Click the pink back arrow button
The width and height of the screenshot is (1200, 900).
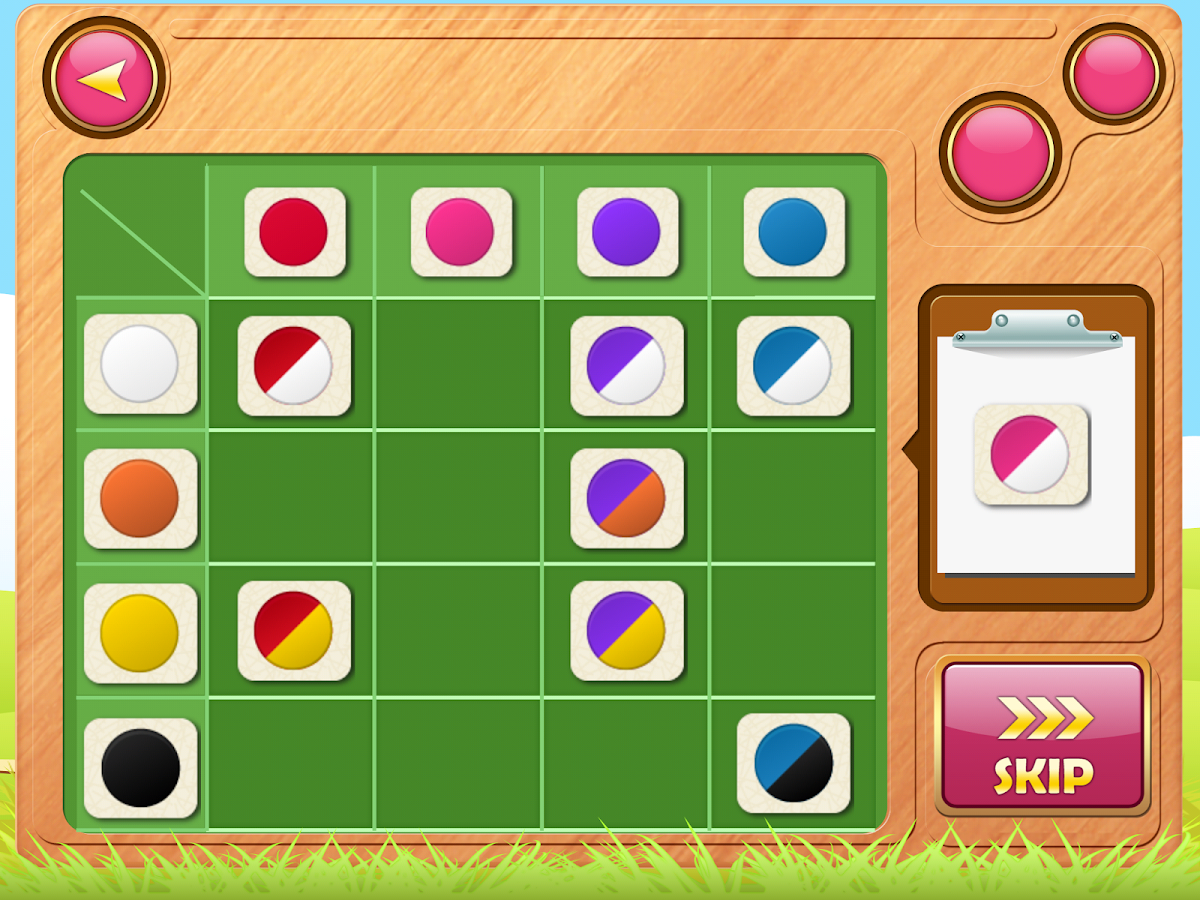(104, 77)
